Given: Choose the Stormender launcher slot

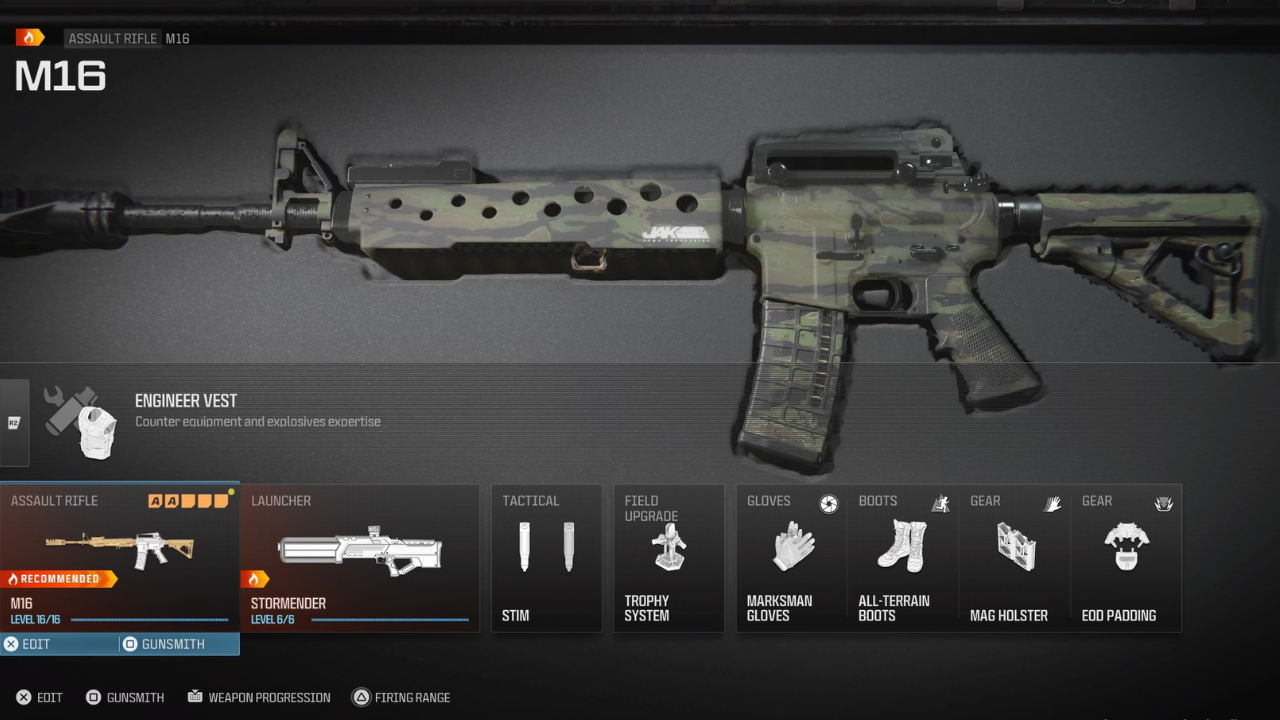Looking at the screenshot, I should [359, 557].
